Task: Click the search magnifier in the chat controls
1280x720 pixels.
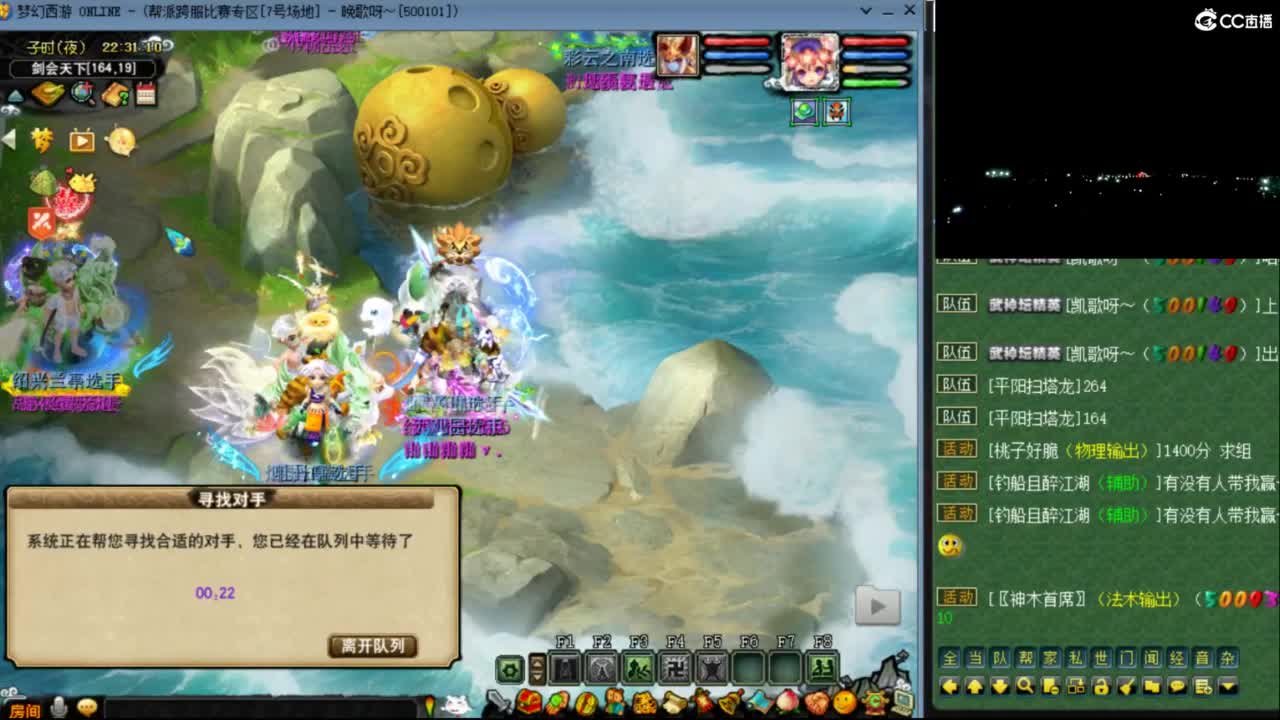Action: [x=1026, y=685]
